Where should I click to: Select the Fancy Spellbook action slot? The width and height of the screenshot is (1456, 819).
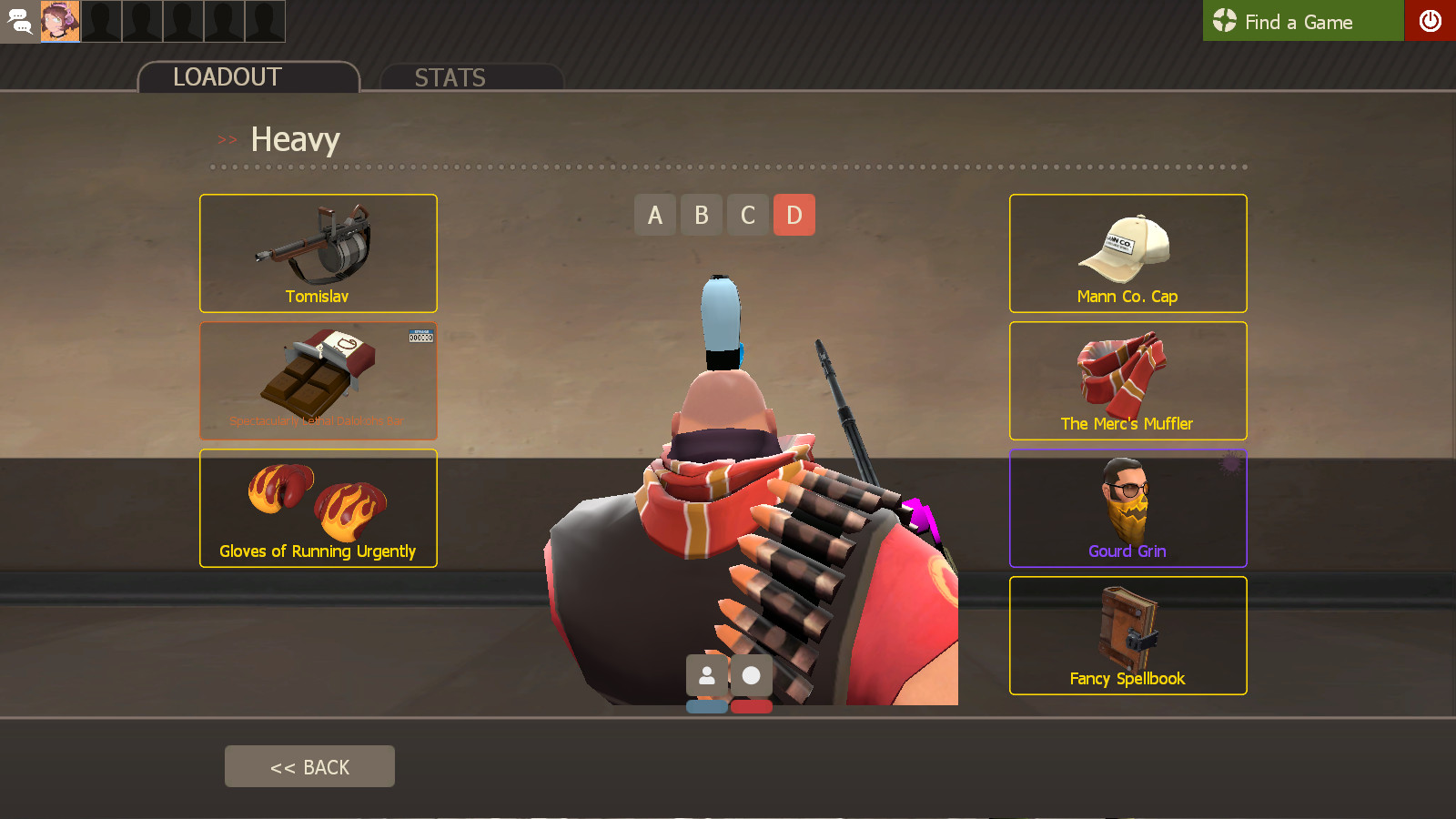click(x=1127, y=635)
